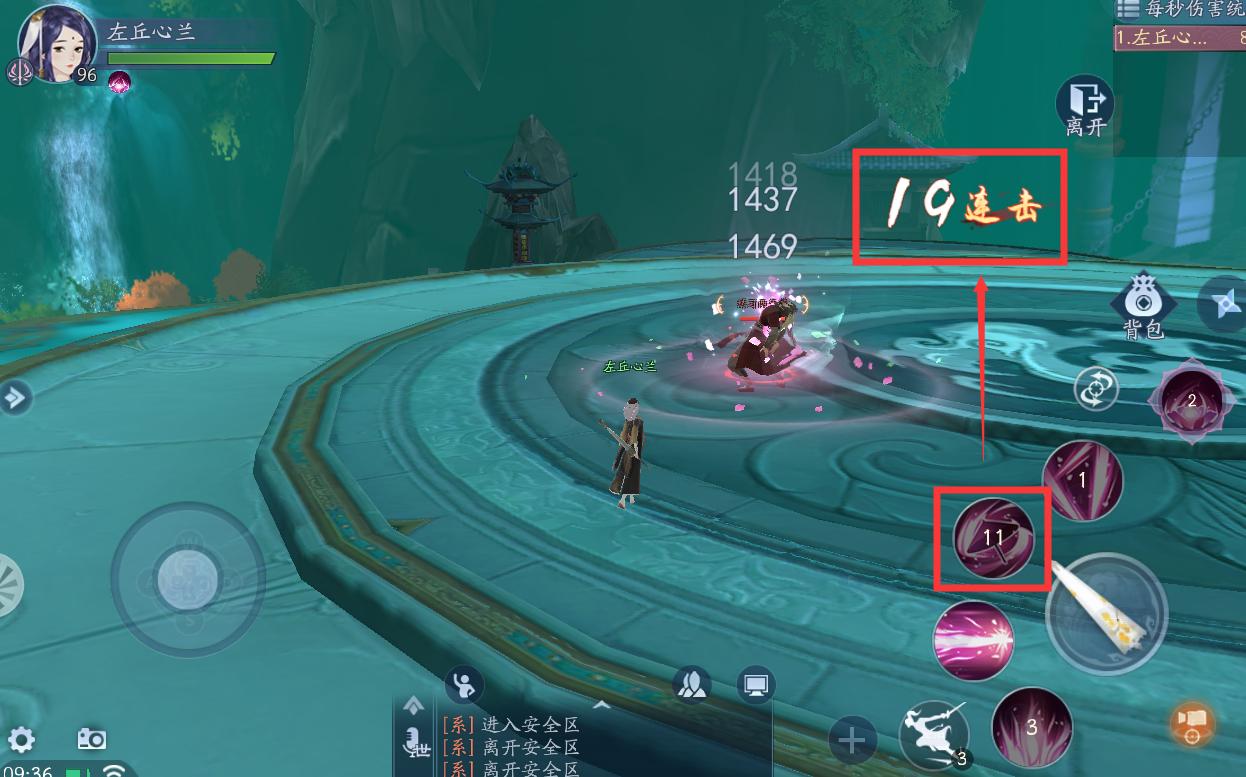Tap the target switch cycle icon
This screenshot has width=1246, height=777.
point(1096,388)
